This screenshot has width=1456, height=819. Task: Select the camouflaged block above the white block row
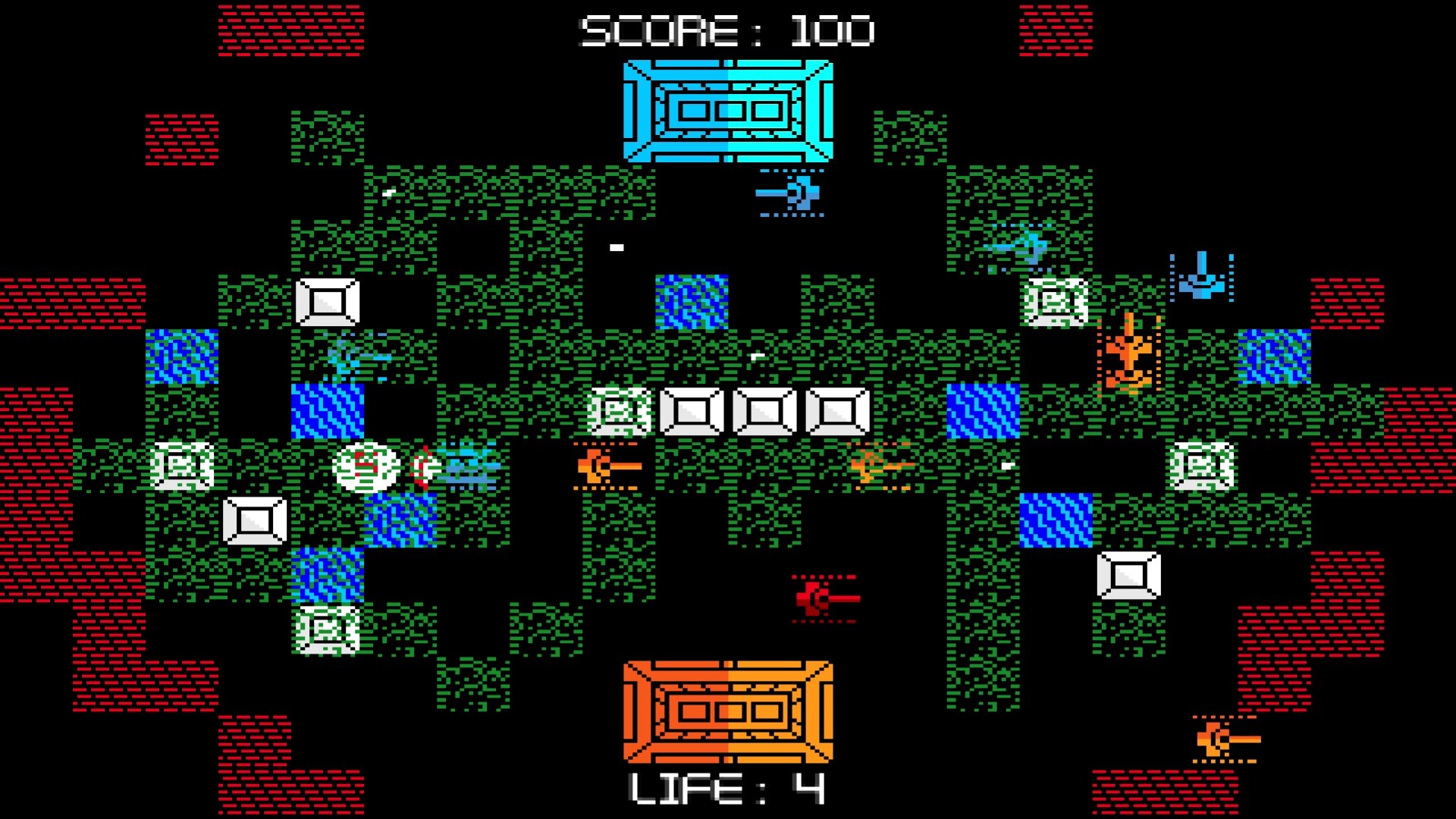click(x=1054, y=303)
